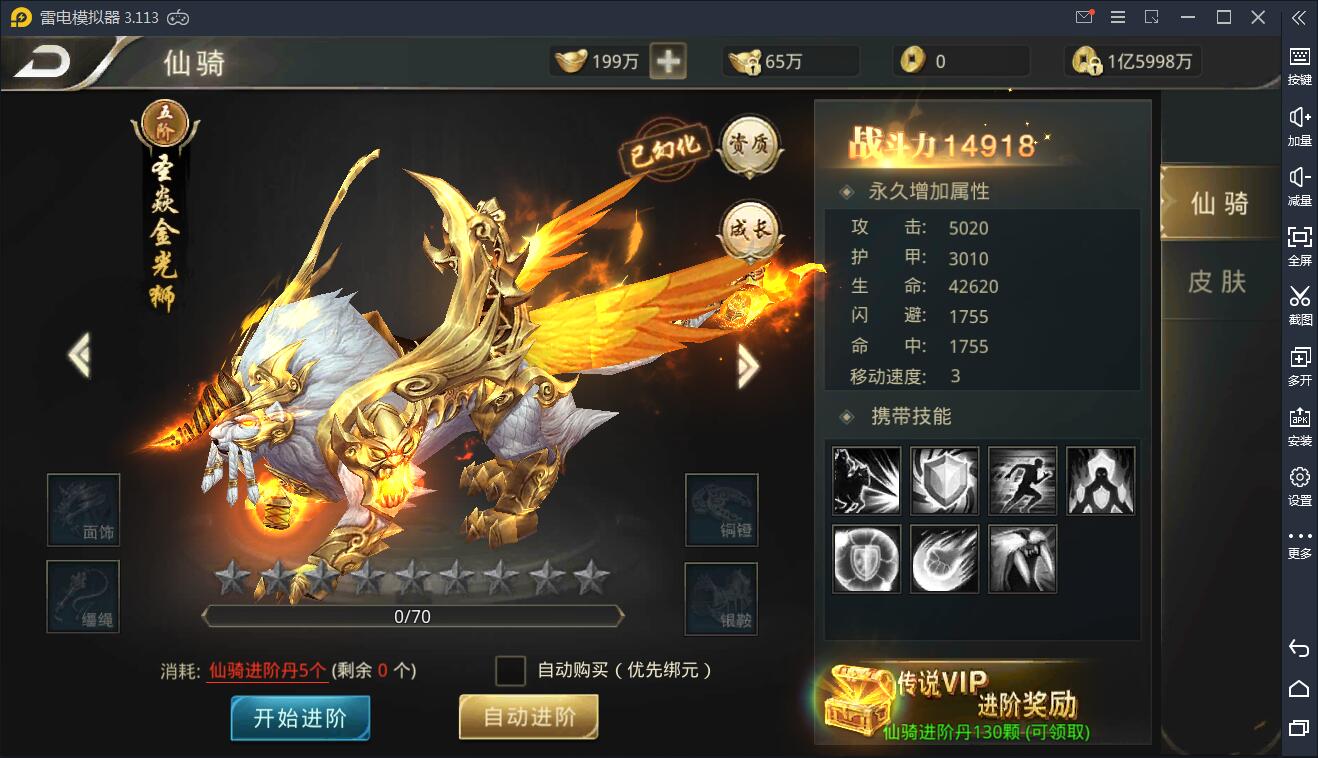Click the 开始进阶 button
This screenshot has width=1318, height=758.
point(299,716)
